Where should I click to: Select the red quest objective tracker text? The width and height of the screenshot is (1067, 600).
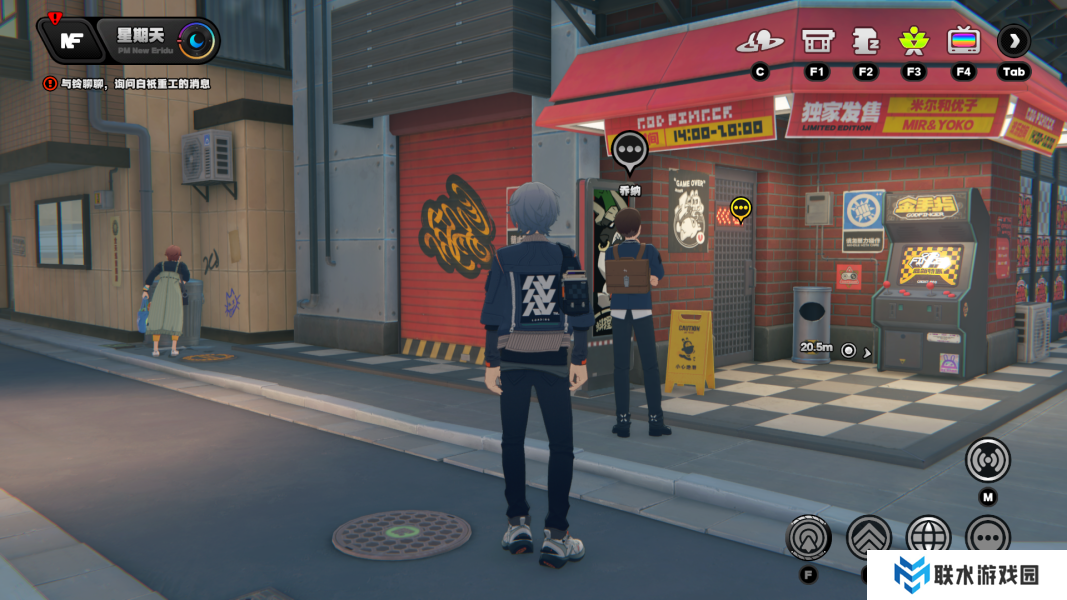127,84
